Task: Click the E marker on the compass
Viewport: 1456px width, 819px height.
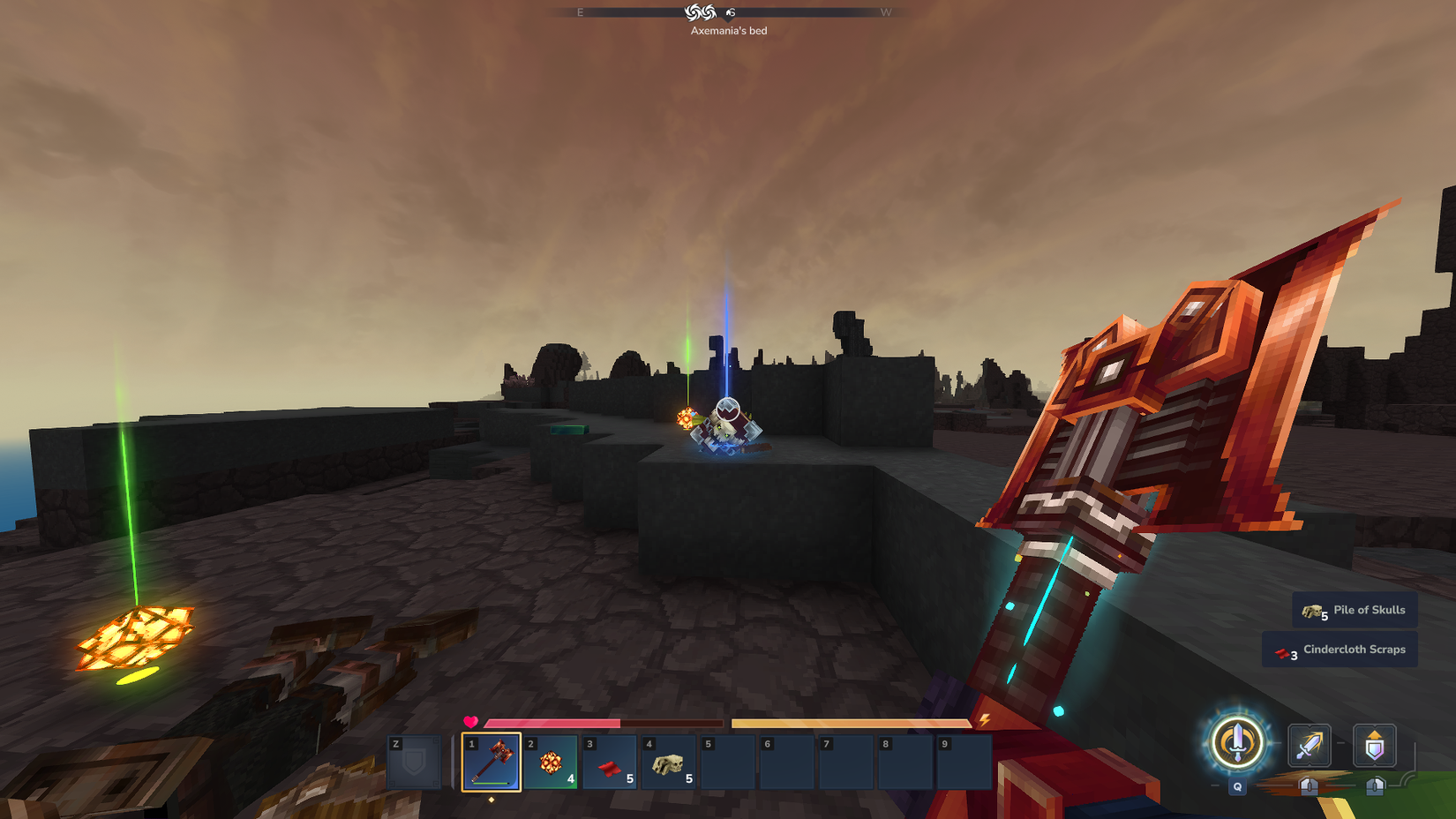Action: pyautogui.click(x=579, y=13)
